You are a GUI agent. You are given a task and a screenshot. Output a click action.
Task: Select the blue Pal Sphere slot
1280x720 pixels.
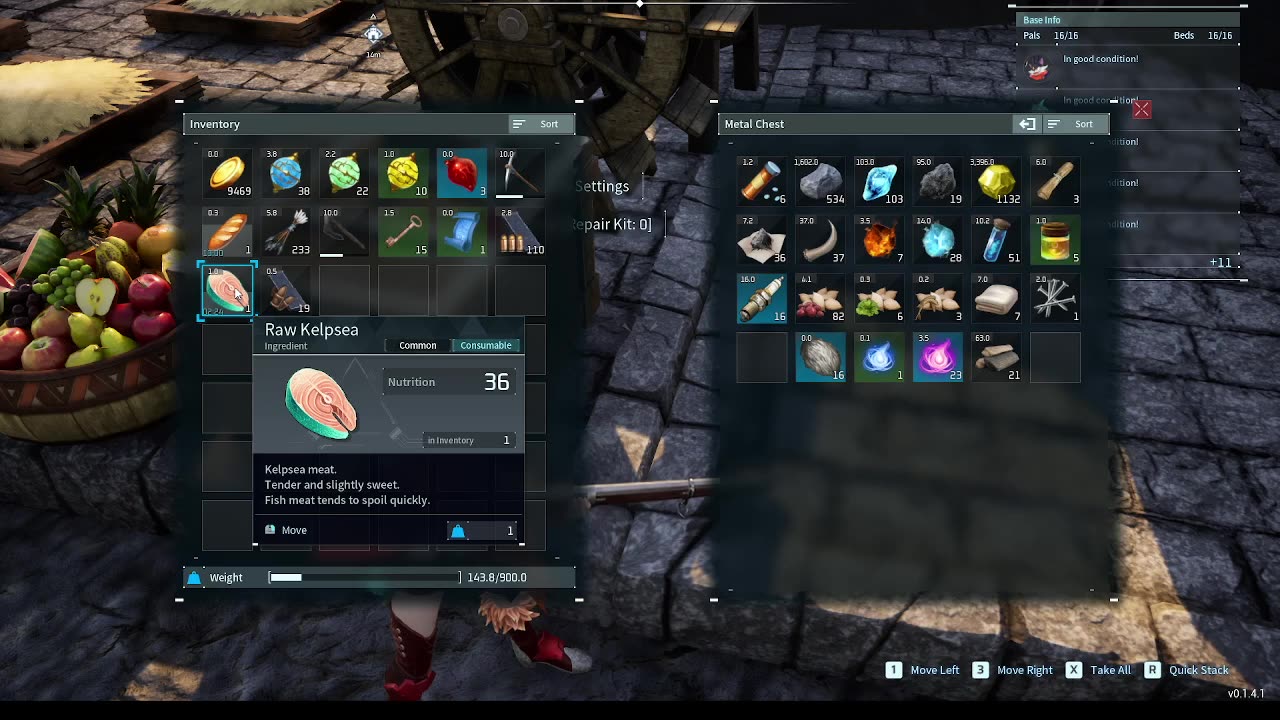point(286,174)
